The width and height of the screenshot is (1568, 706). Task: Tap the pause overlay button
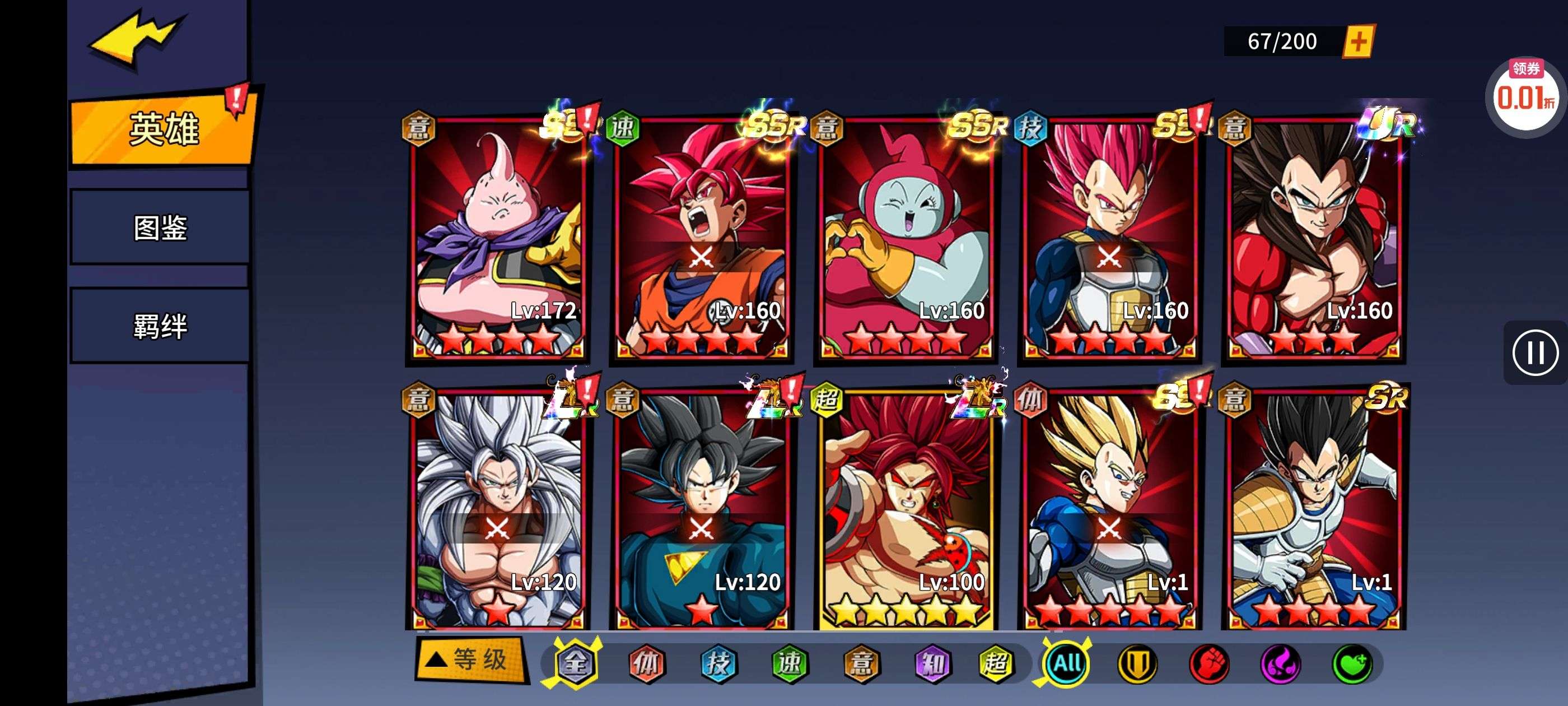pyautogui.click(x=1534, y=352)
